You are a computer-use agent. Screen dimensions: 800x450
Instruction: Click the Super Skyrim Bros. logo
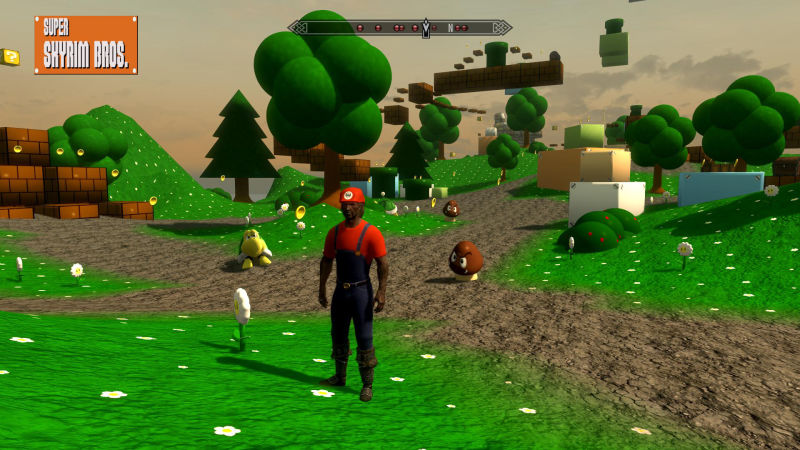tap(86, 45)
